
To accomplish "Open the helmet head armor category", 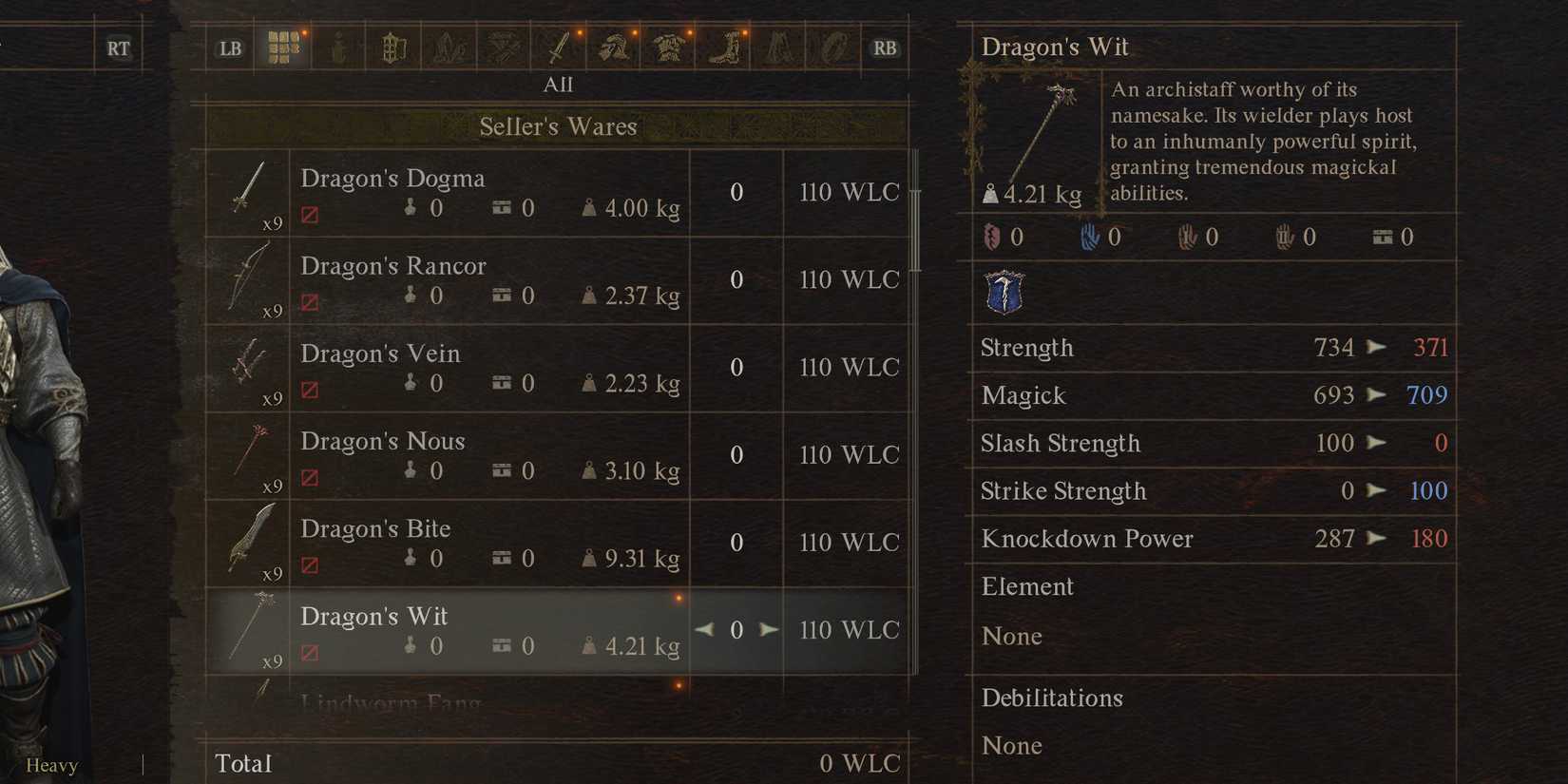I will coord(614,46).
